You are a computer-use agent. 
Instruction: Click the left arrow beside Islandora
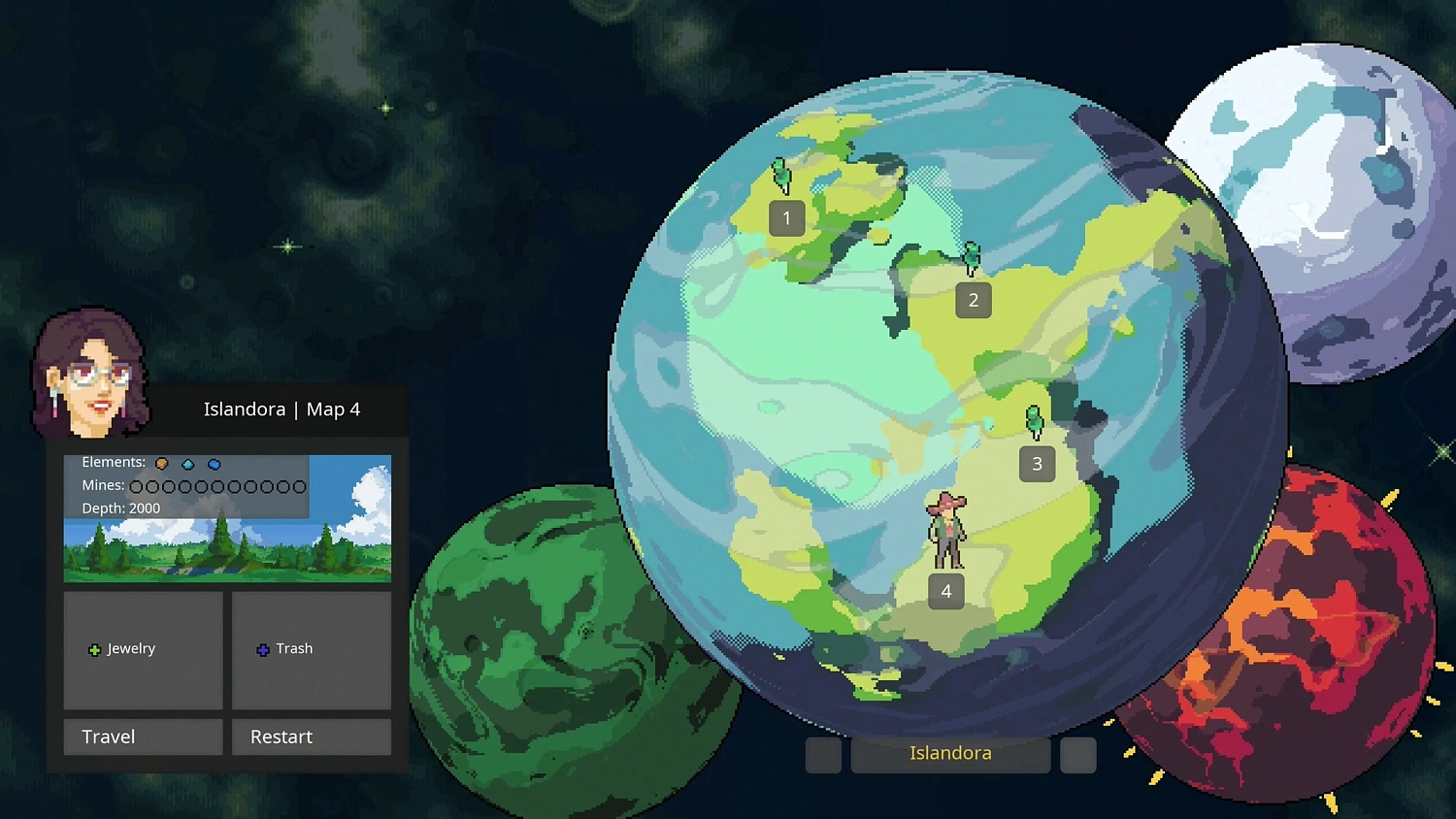[x=823, y=755]
